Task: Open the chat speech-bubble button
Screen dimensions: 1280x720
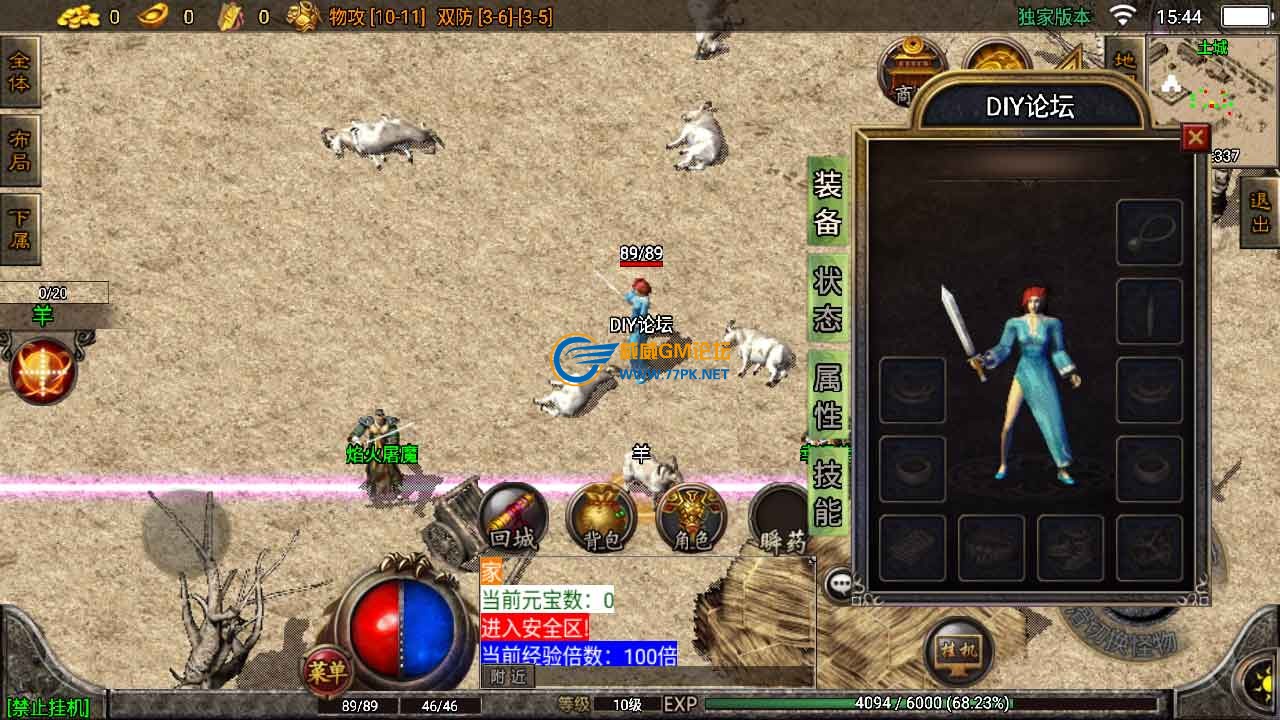Action: (x=838, y=584)
